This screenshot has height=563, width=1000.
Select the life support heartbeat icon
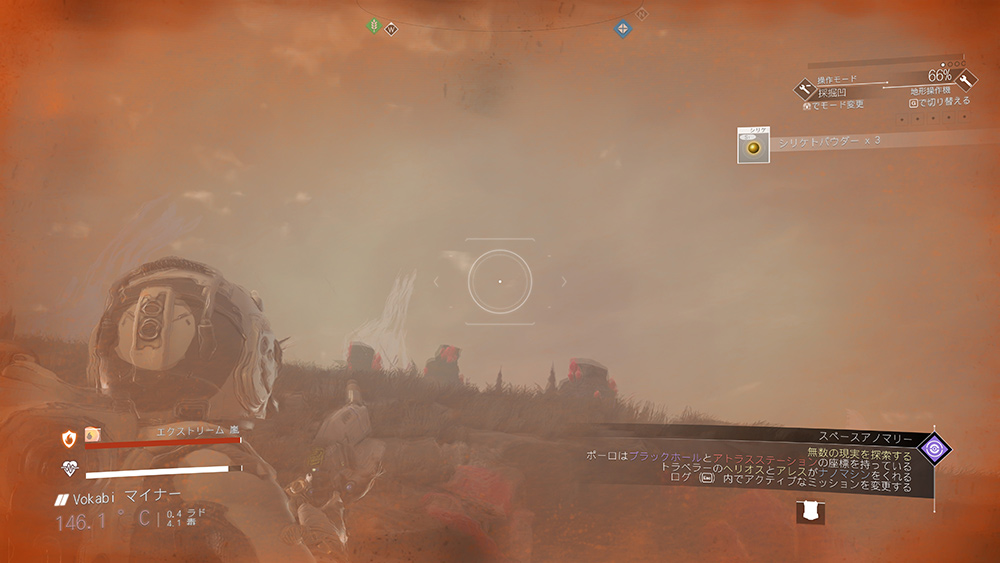point(69,468)
